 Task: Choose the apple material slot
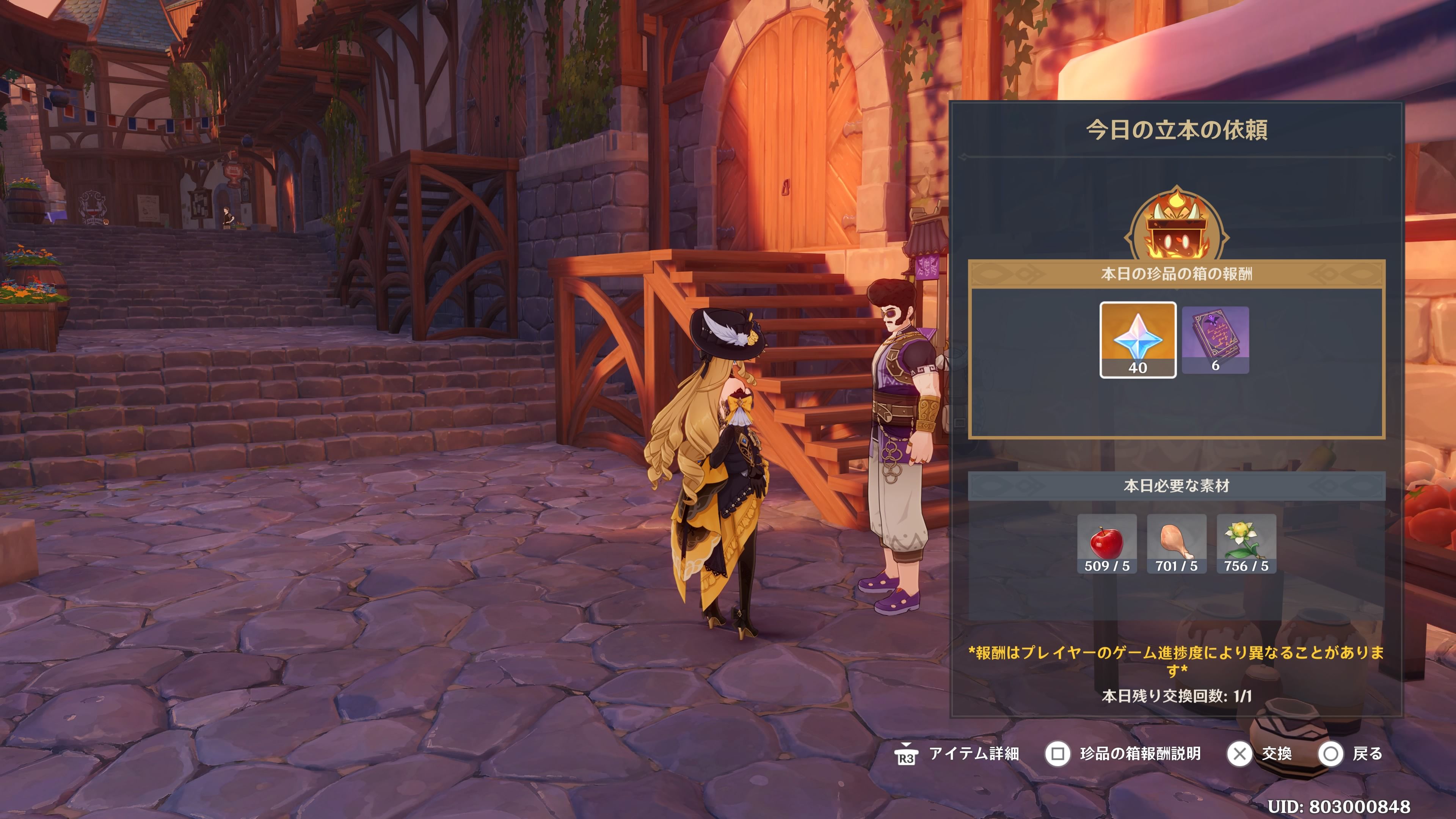coord(1106,544)
